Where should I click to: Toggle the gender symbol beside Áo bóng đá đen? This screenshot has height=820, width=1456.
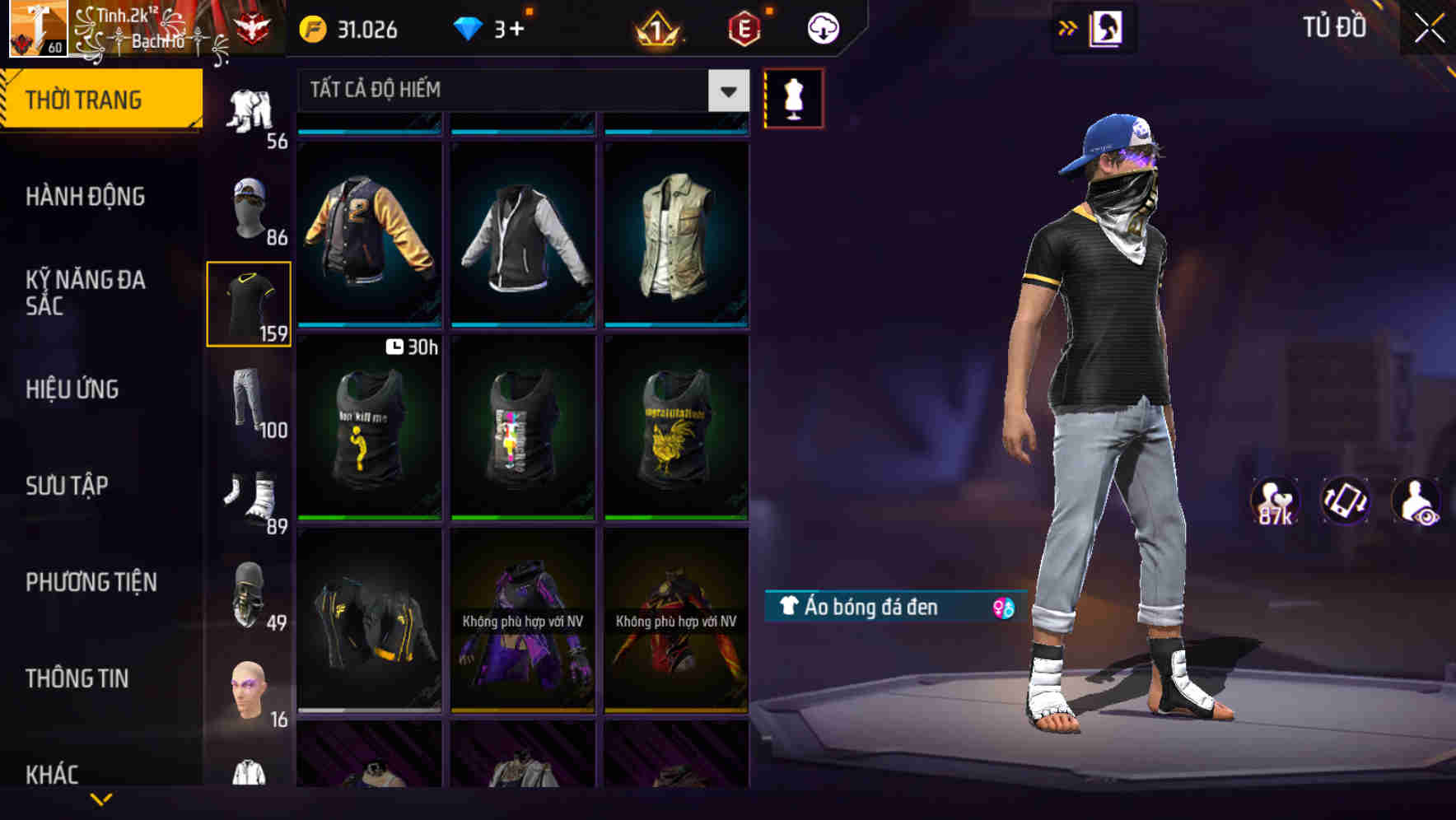pyautogui.click(x=1003, y=608)
